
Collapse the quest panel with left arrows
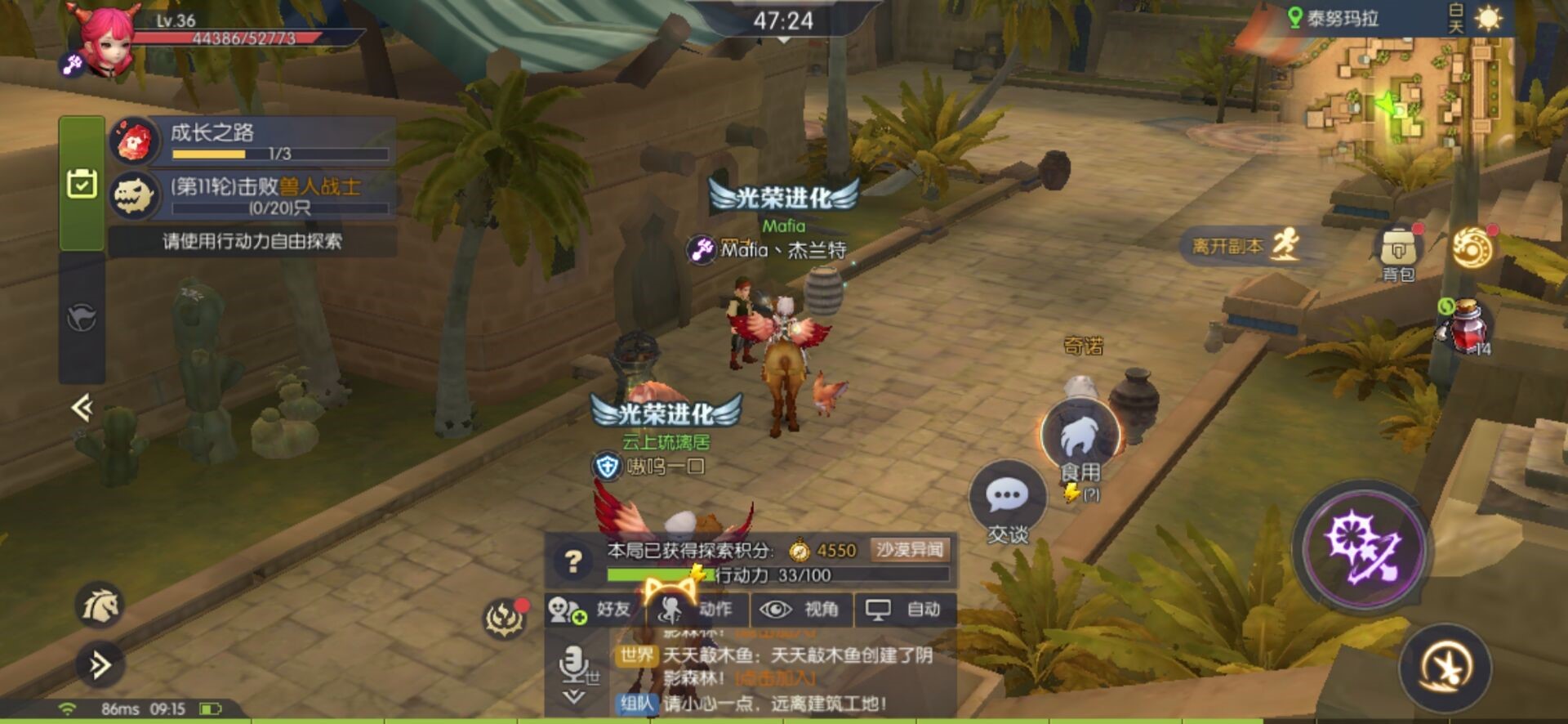[x=82, y=407]
